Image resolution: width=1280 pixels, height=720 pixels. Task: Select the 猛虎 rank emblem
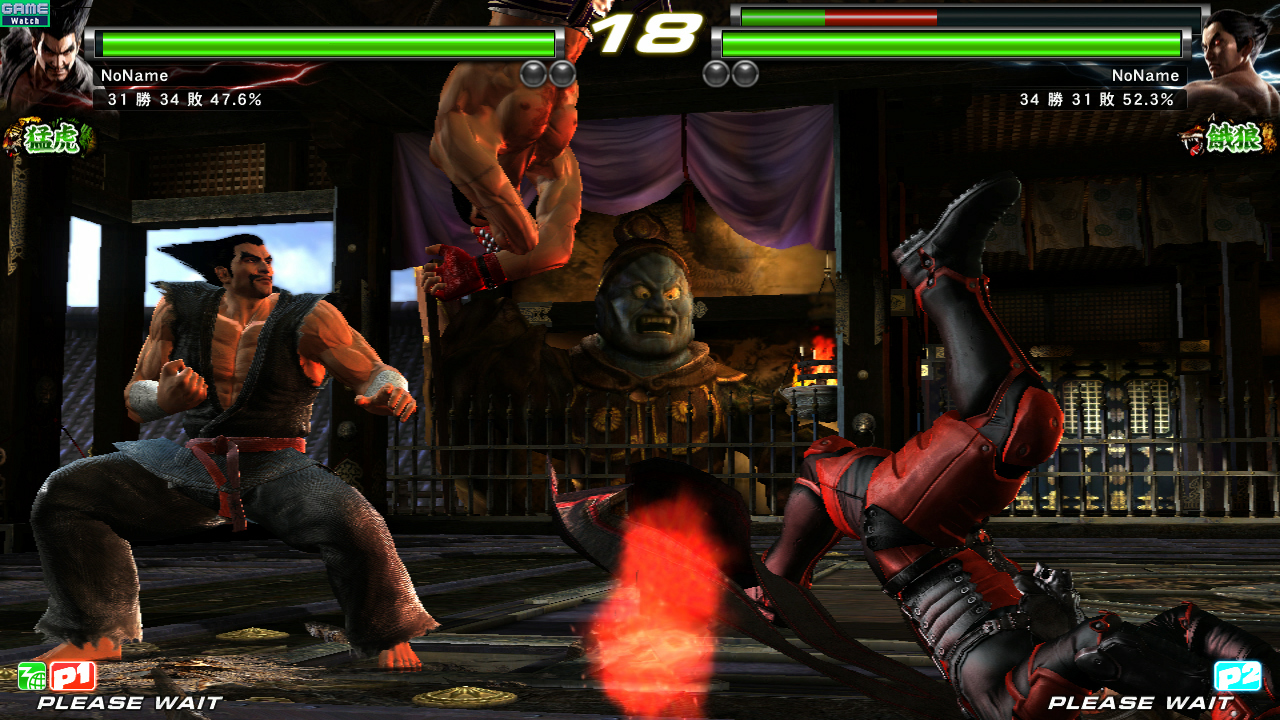[48, 138]
